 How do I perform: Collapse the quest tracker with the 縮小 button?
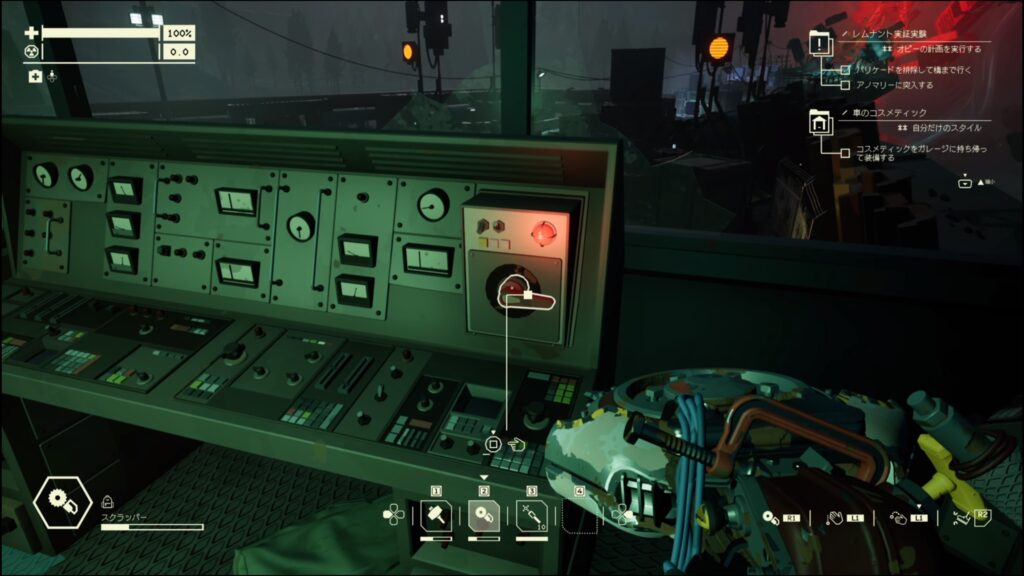tap(964, 182)
